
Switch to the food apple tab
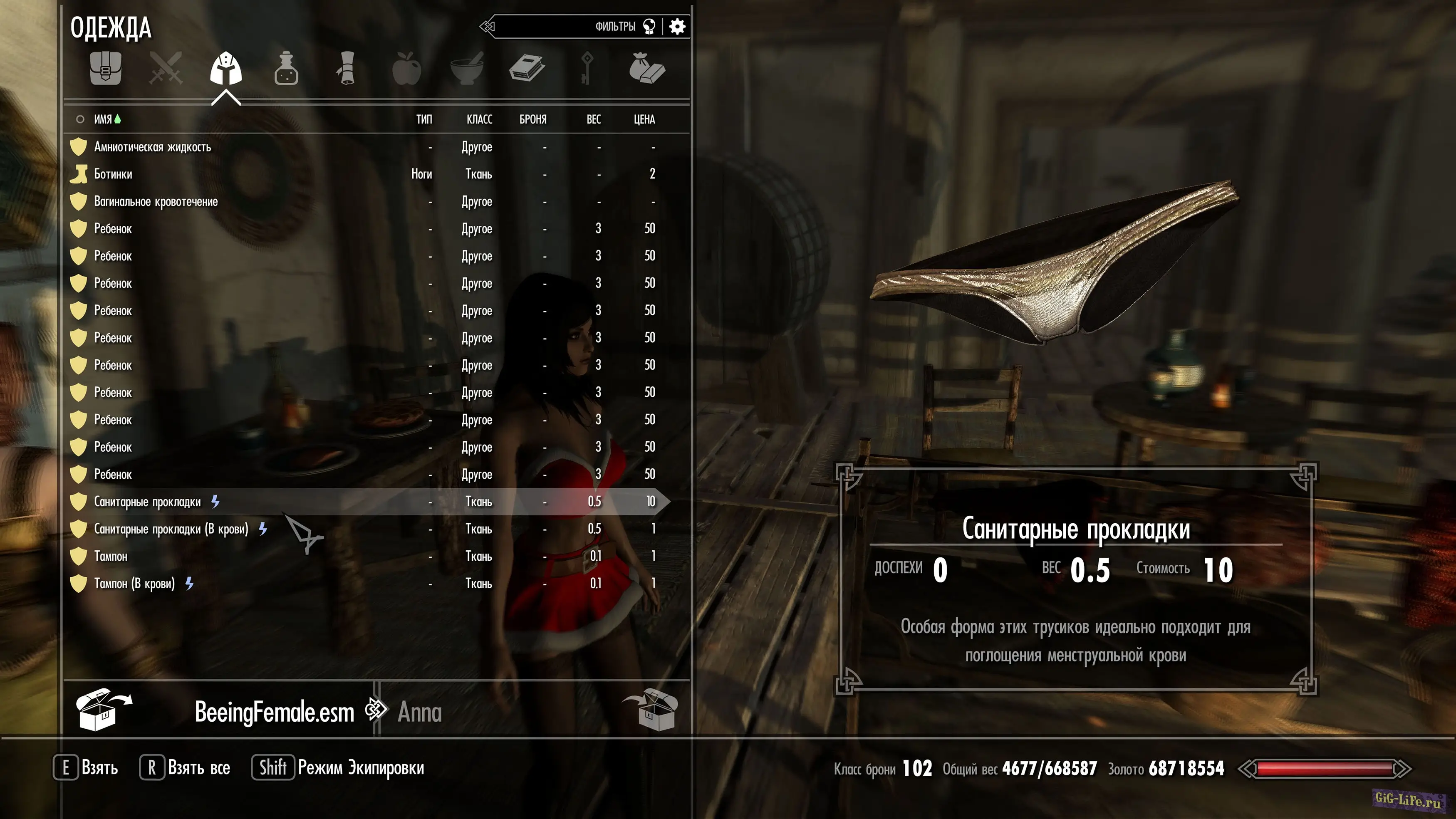406,69
